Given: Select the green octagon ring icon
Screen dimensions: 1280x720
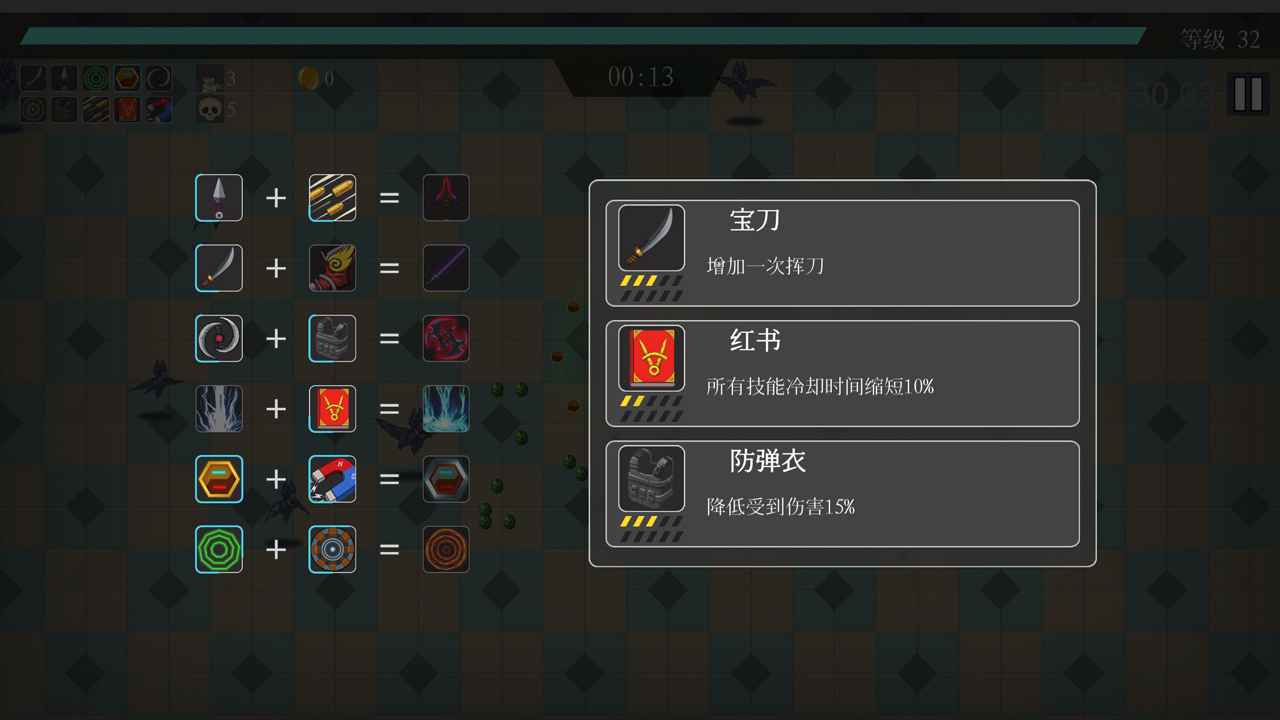Looking at the screenshot, I should [x=218, y=550].
